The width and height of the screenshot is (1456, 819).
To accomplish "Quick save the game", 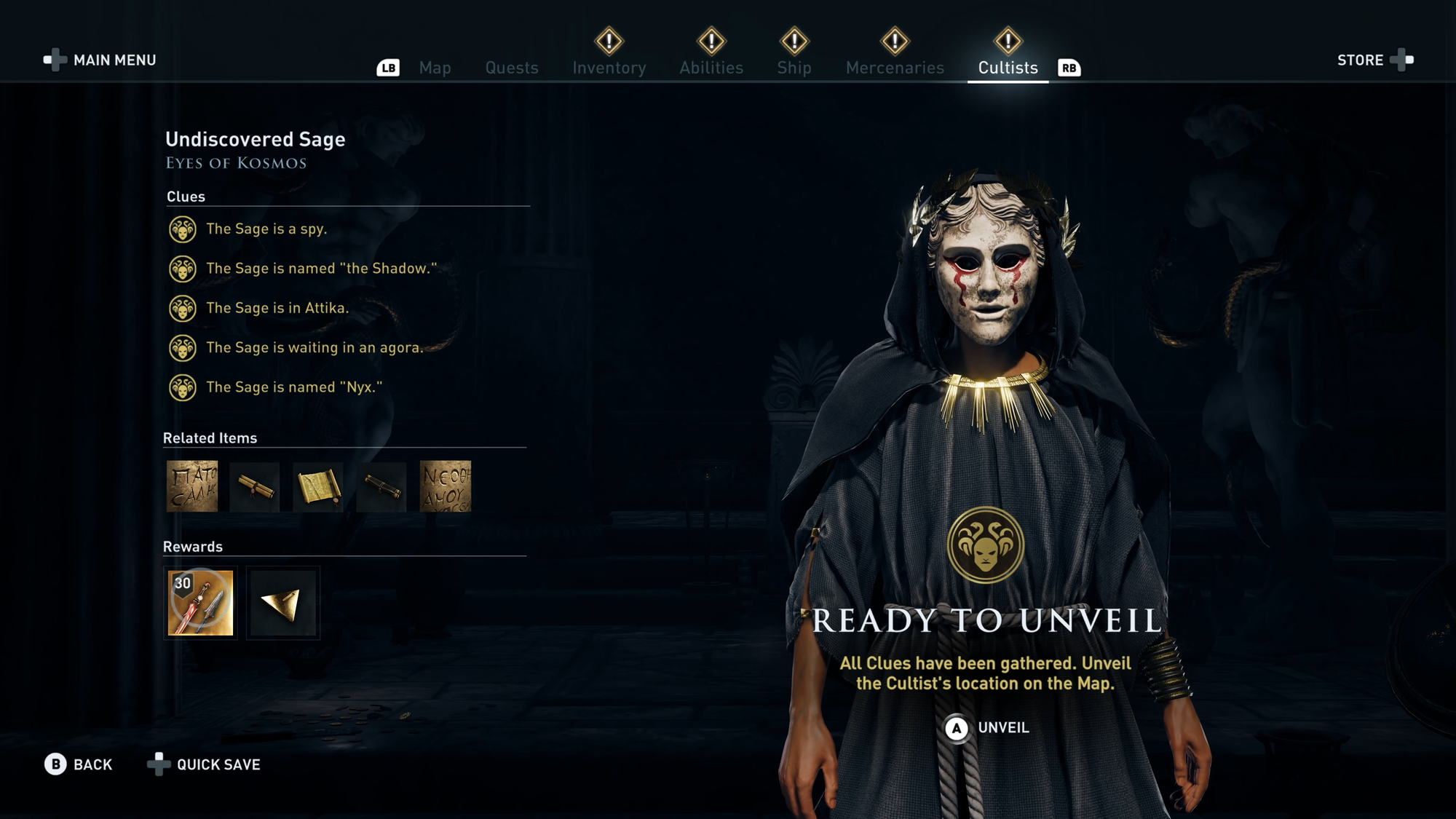I will pyautogui.click(x=205, y=764).
